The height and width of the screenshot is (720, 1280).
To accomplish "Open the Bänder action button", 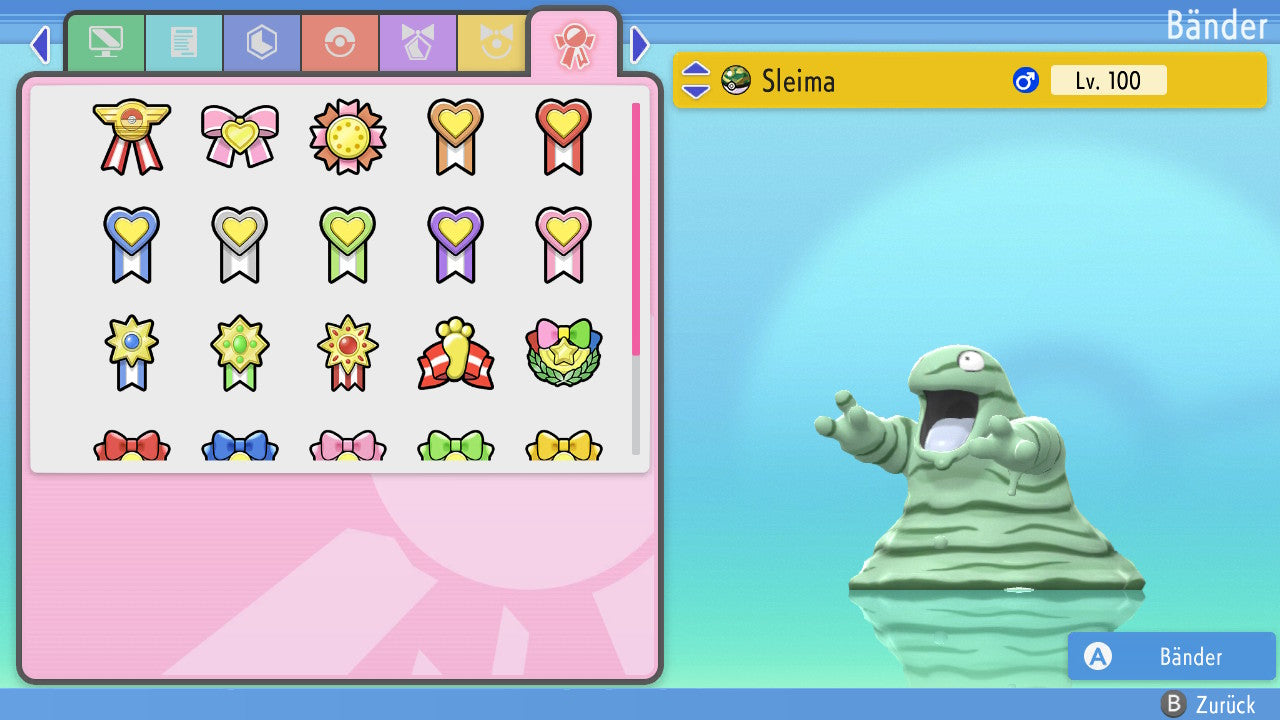I will point(1171,656).
